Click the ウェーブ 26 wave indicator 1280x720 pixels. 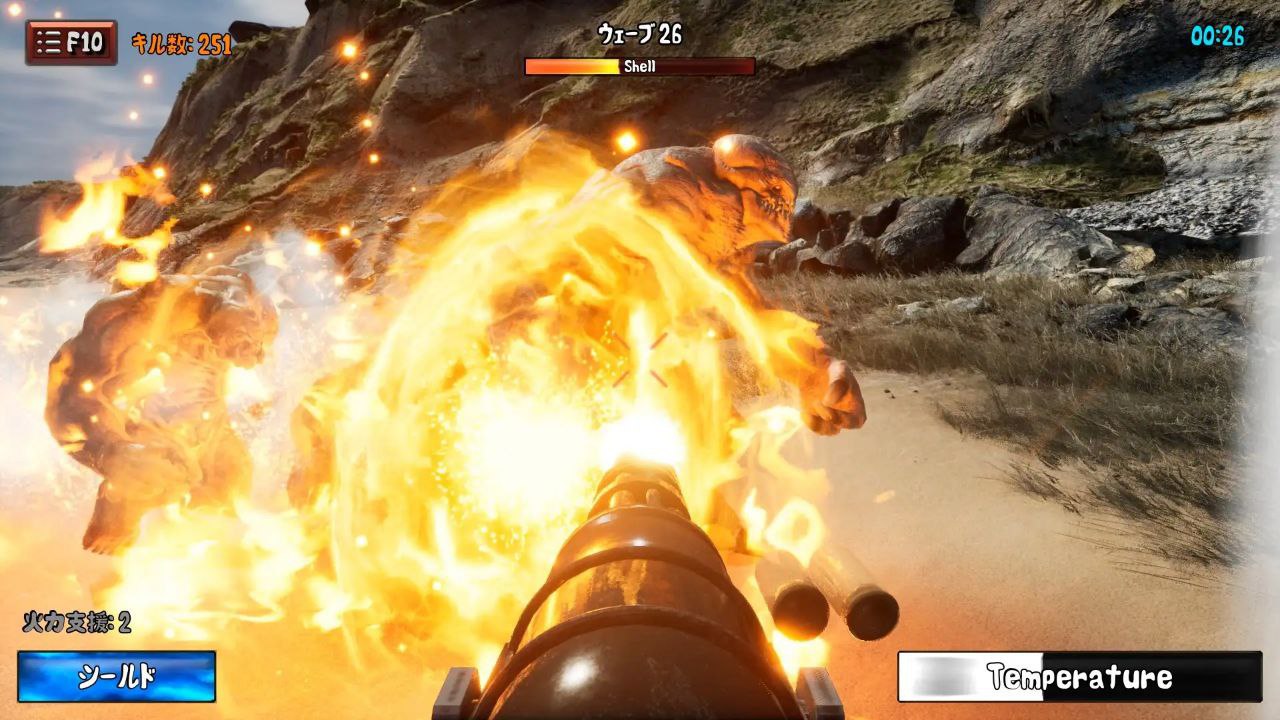639,34
